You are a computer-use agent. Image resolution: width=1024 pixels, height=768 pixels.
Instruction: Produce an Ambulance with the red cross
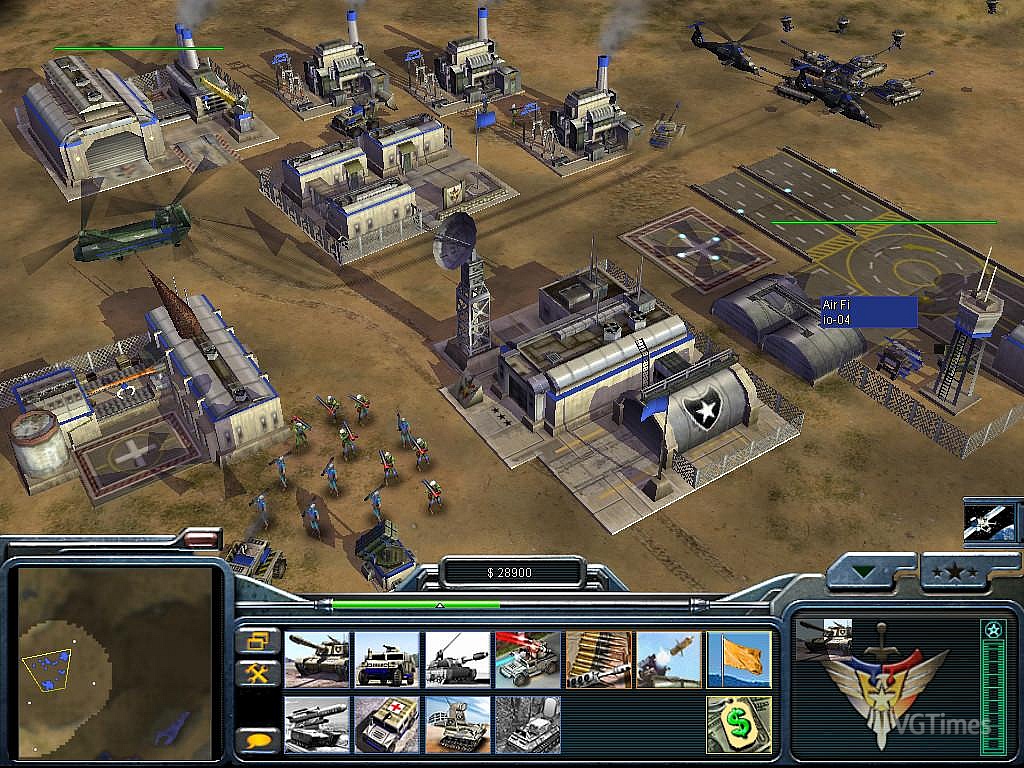tap(387, 724)
